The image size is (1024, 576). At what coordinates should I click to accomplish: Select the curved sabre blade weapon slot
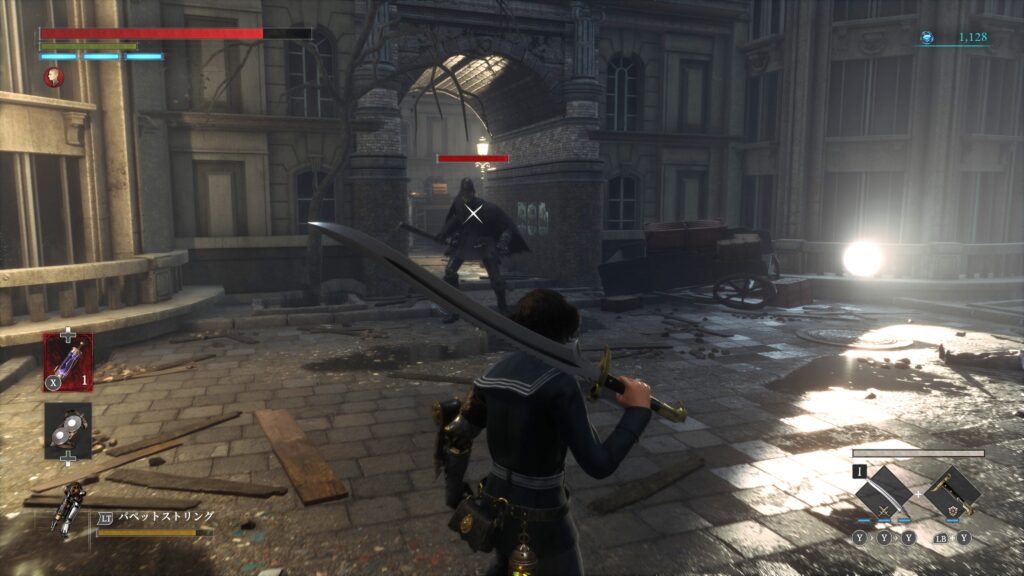point(884,493)
